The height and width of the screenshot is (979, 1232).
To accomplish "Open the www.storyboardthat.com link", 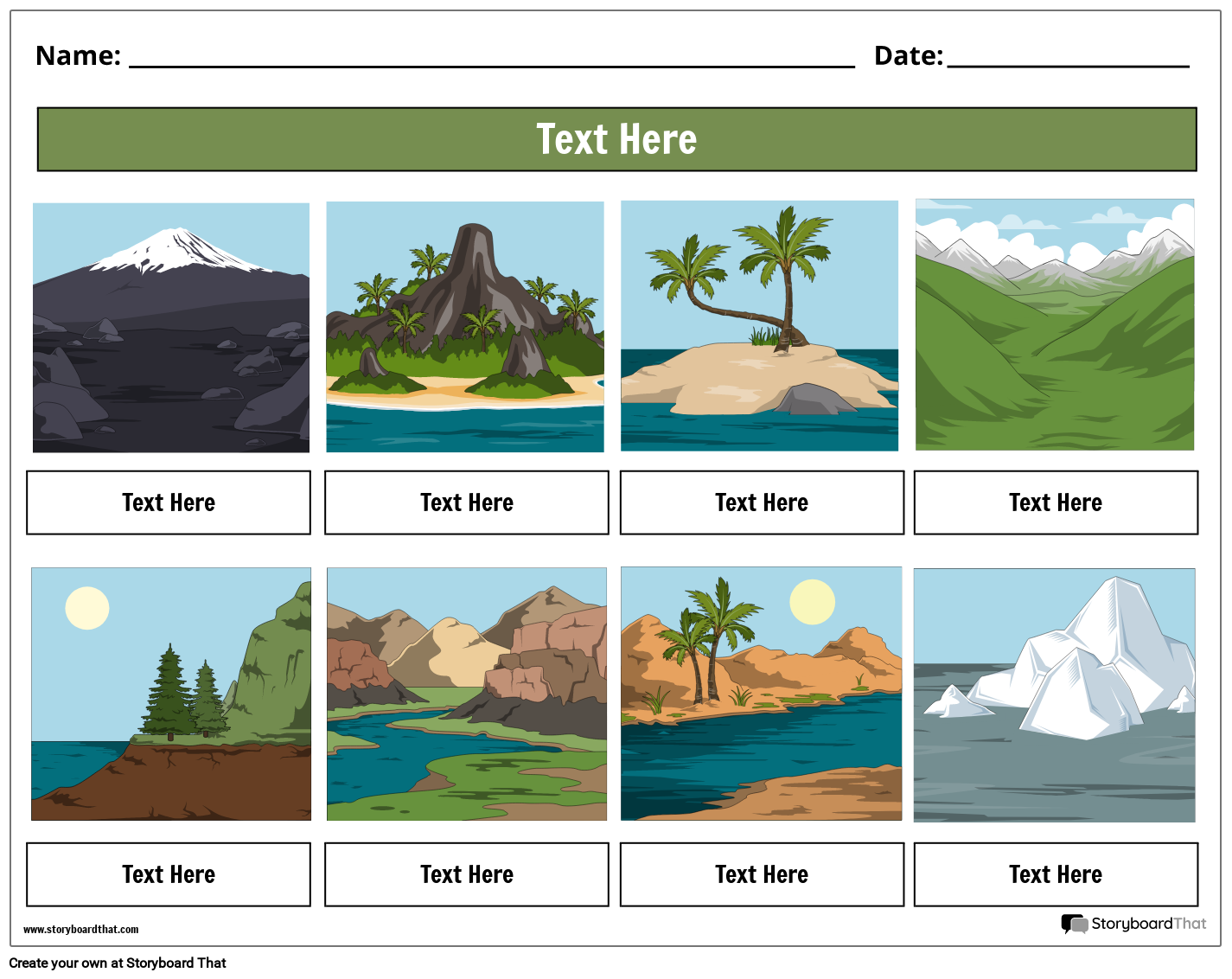I will (81, 930).
